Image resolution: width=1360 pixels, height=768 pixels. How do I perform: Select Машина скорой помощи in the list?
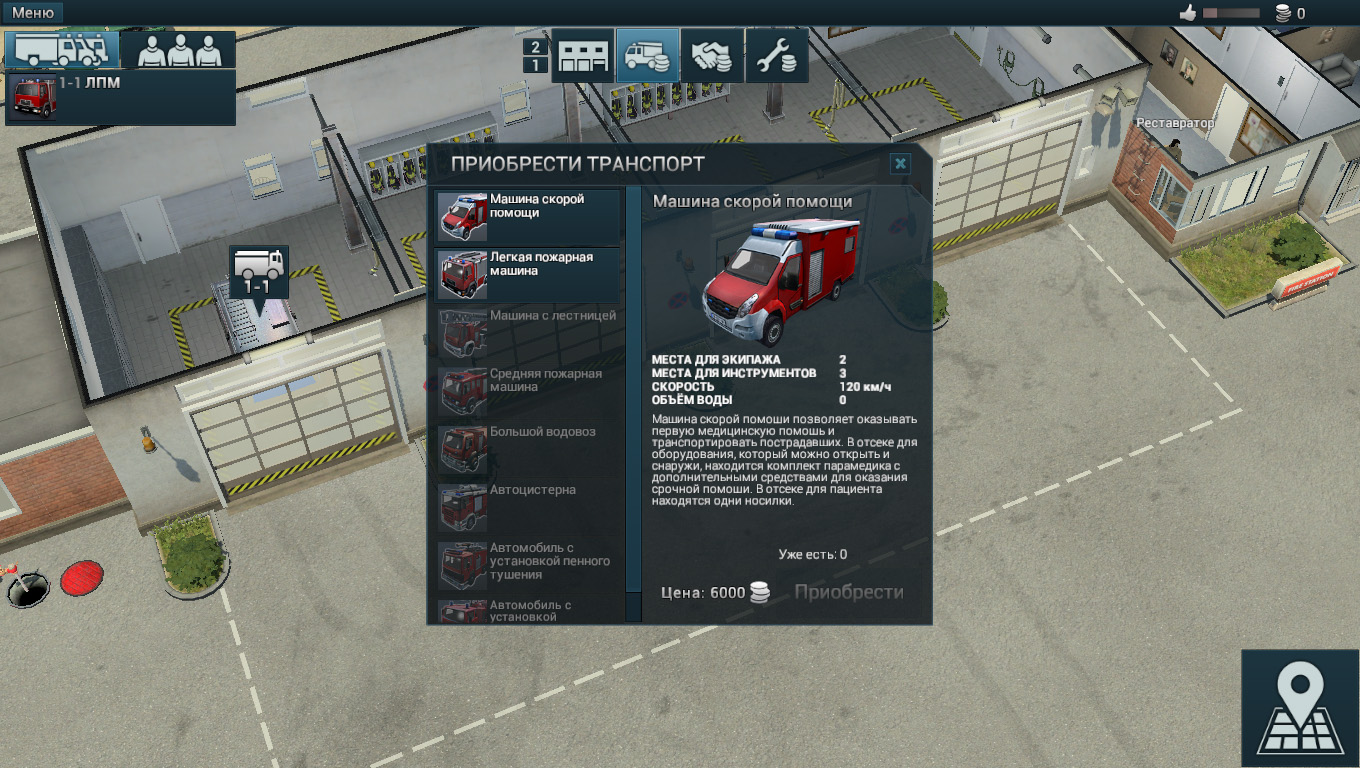tap(528, 215)
